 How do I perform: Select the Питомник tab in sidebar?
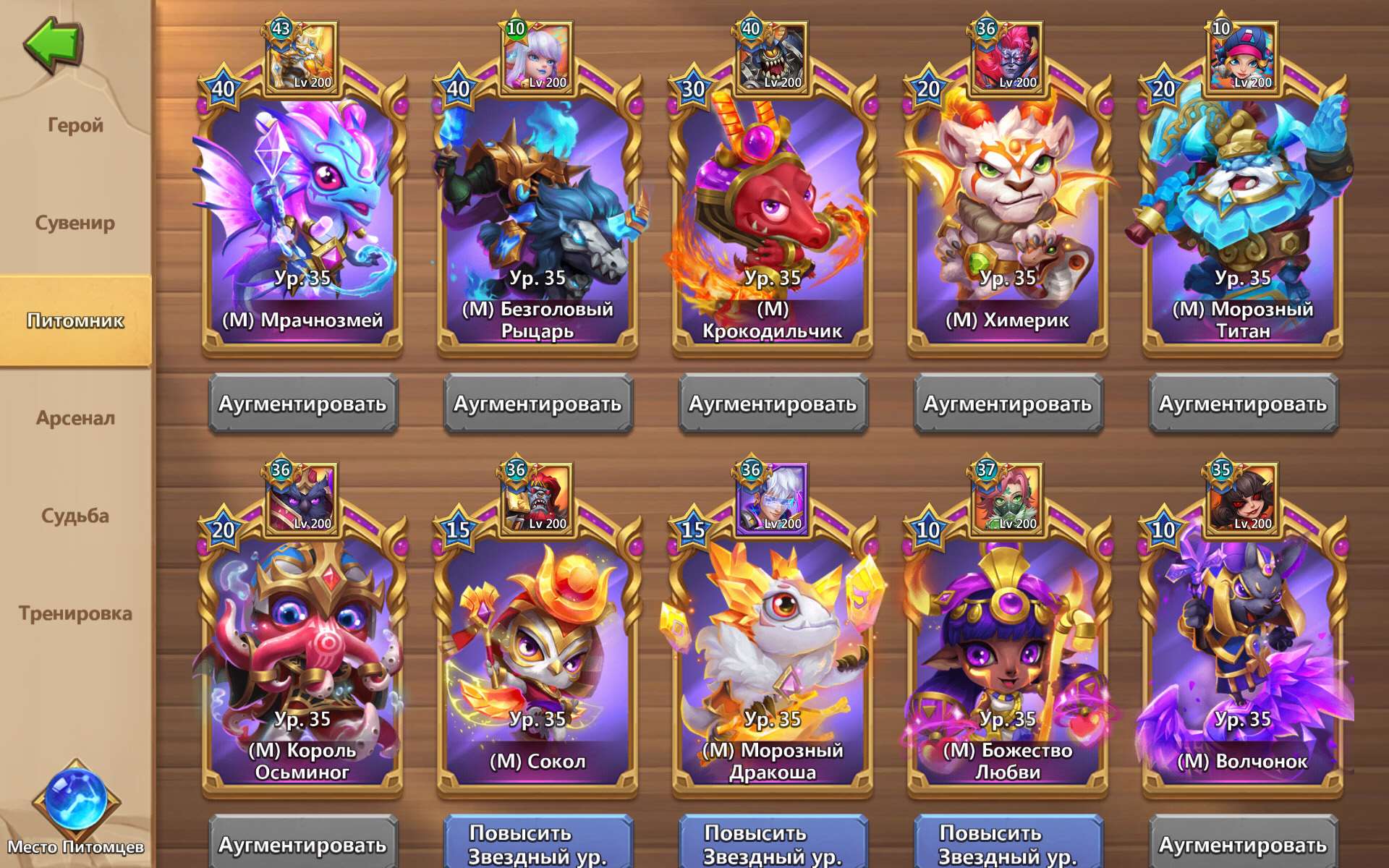click(x=77, y=320)
